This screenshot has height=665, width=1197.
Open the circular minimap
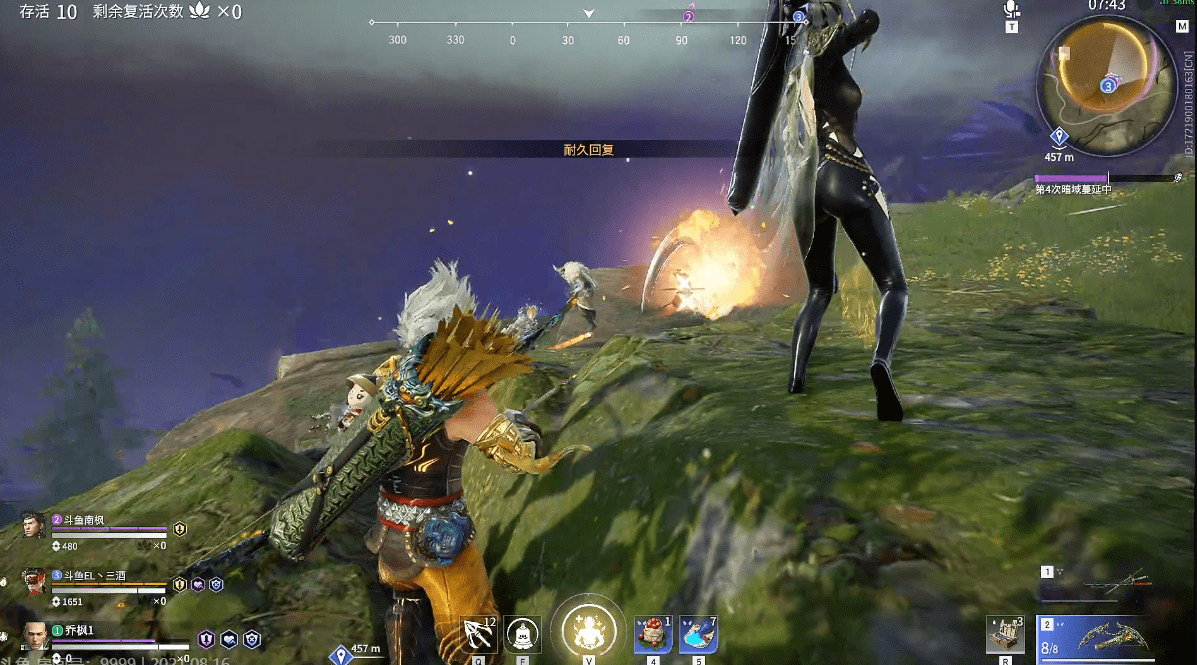pos(1106,85)
